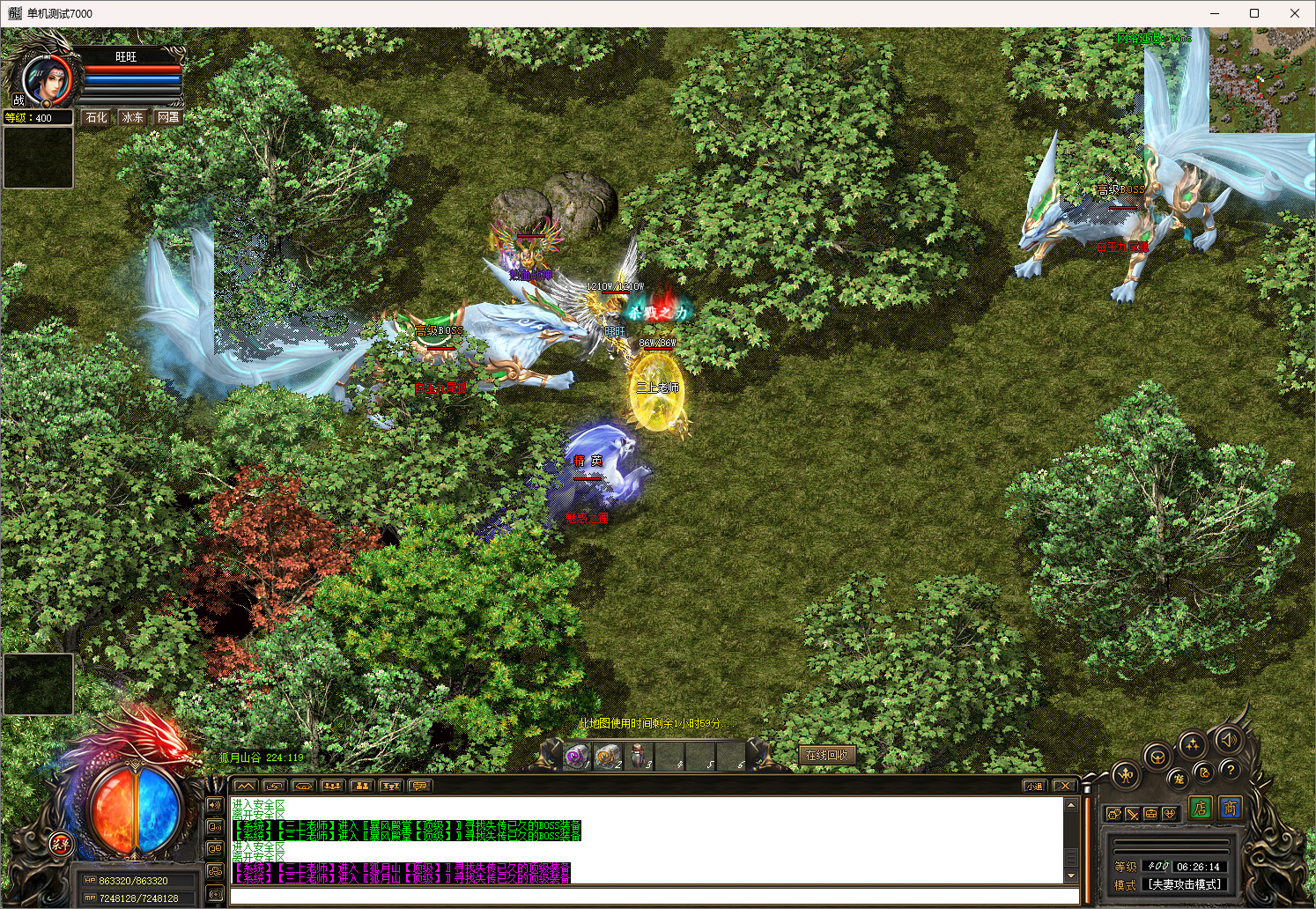This screenshot has width=1316, height=909.
Task: Open the question mark help icon
Action: (1231, 770)
